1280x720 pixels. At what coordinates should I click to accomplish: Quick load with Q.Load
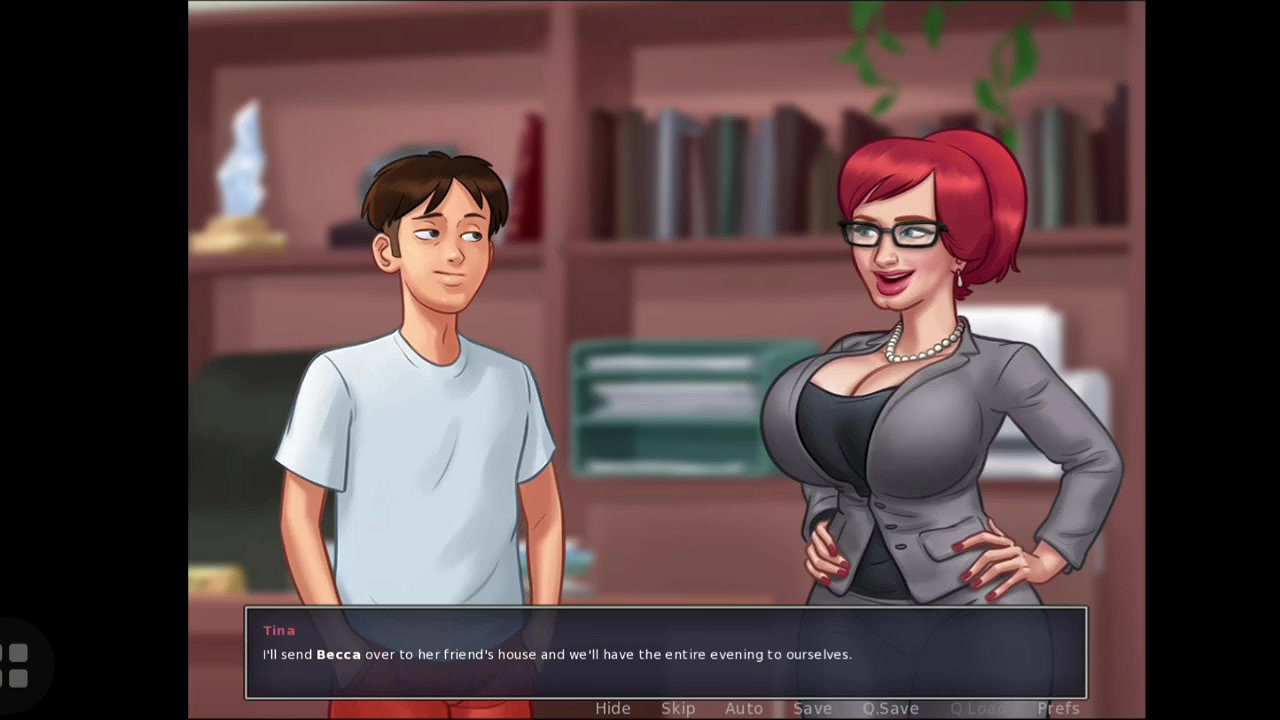point(978,708)
